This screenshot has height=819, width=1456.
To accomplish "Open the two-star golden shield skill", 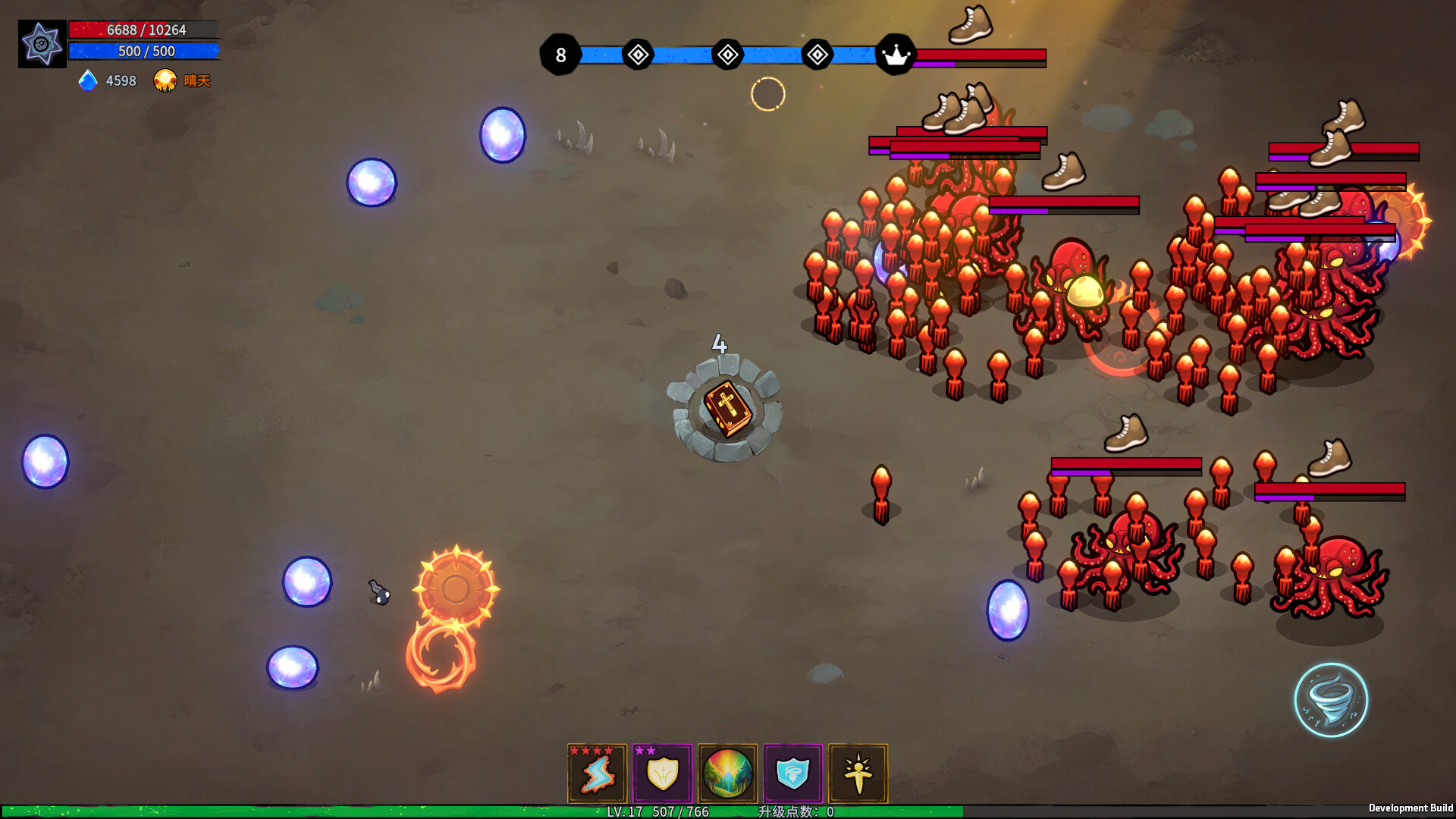I will click(x=662, y=773).
